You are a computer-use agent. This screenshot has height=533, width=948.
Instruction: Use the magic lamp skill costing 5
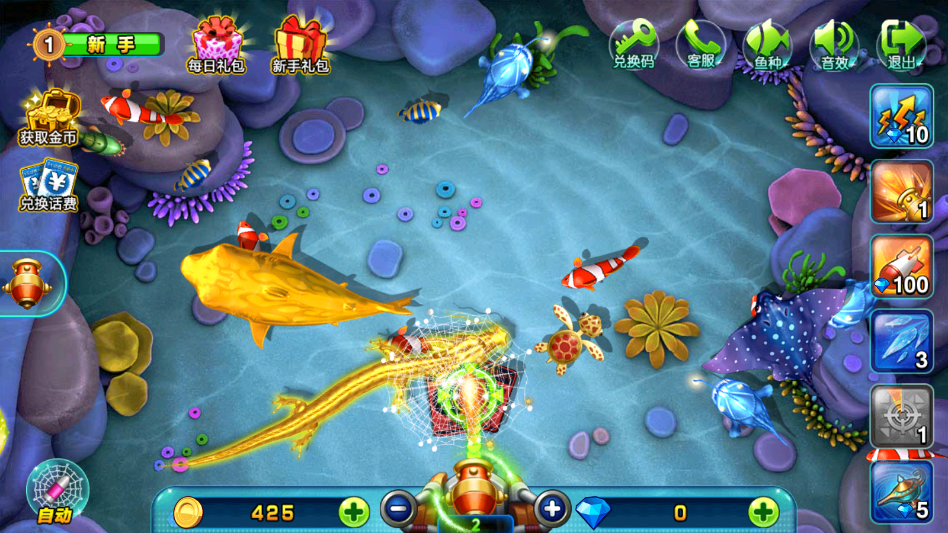(901, 491)
